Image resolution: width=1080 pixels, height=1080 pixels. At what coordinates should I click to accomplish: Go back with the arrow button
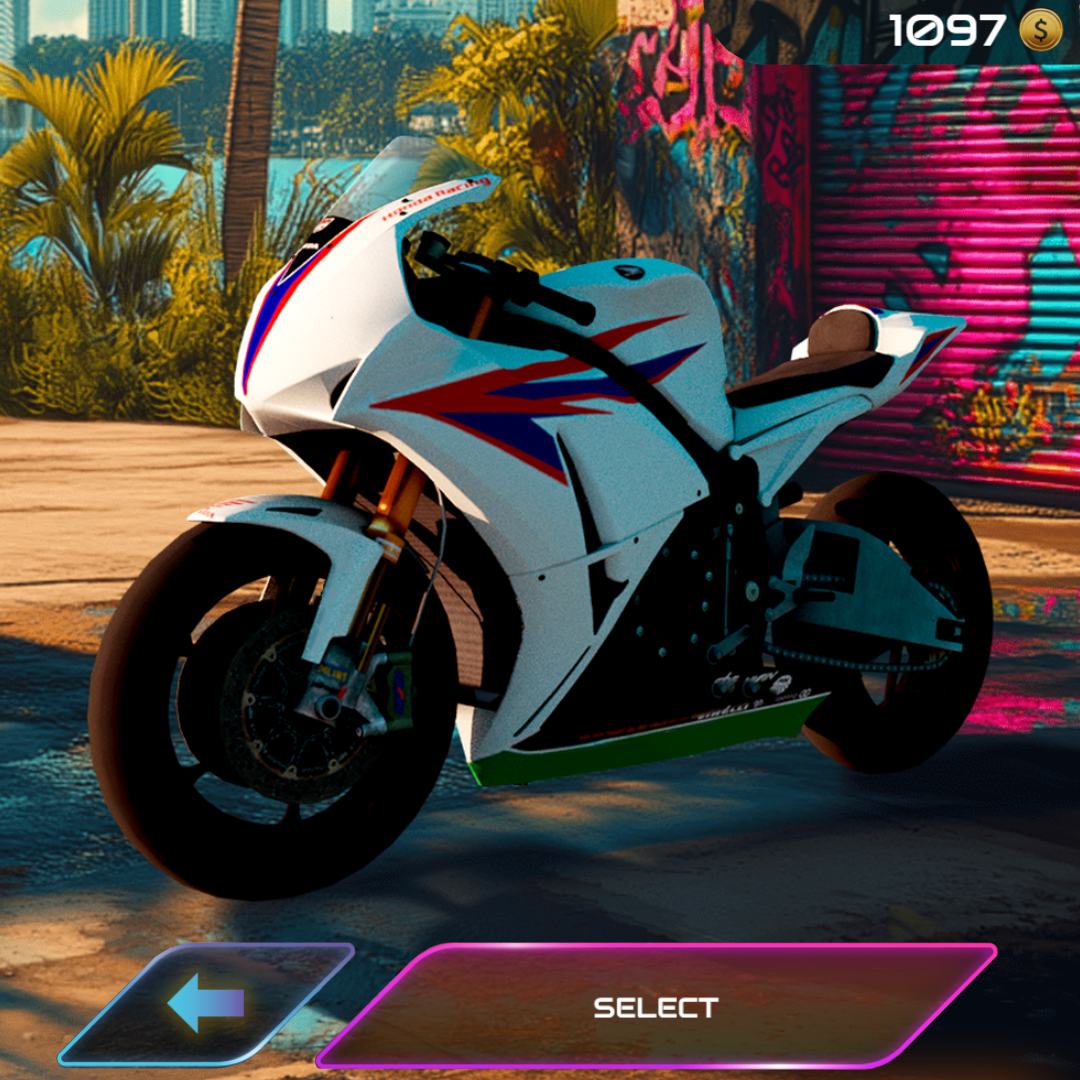[206, 1003]
